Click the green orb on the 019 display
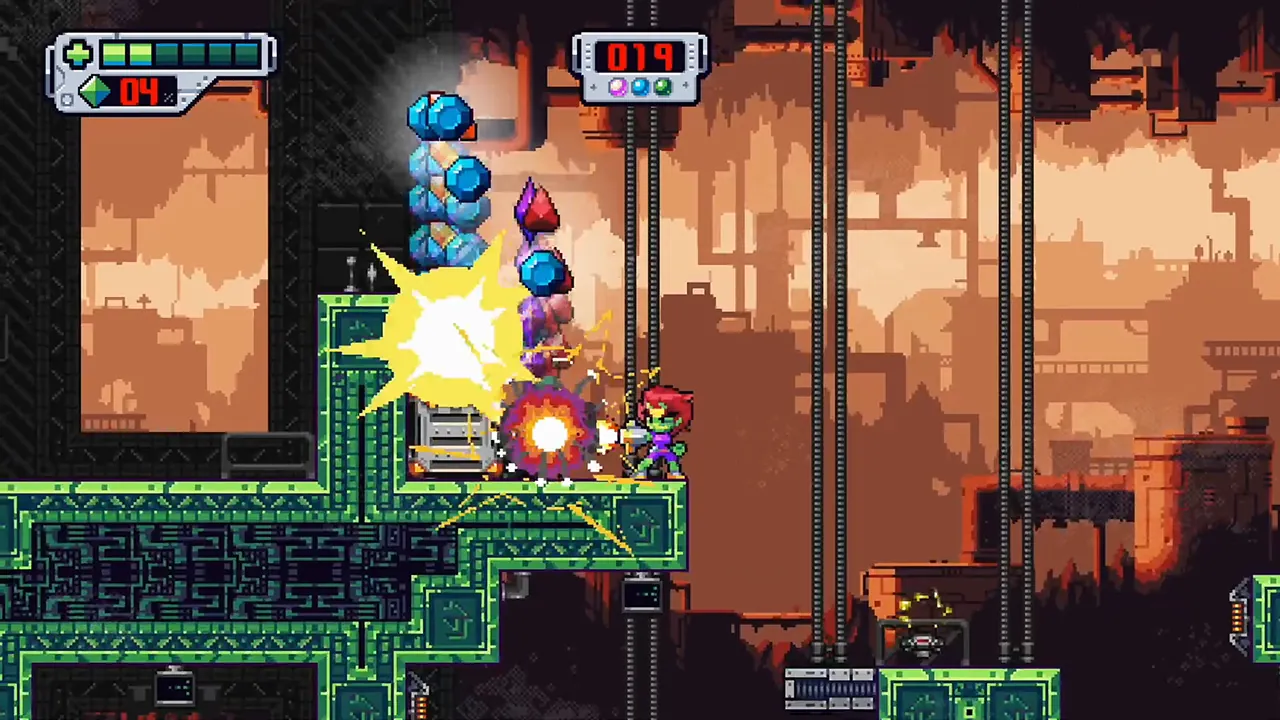 click(663, 87)
